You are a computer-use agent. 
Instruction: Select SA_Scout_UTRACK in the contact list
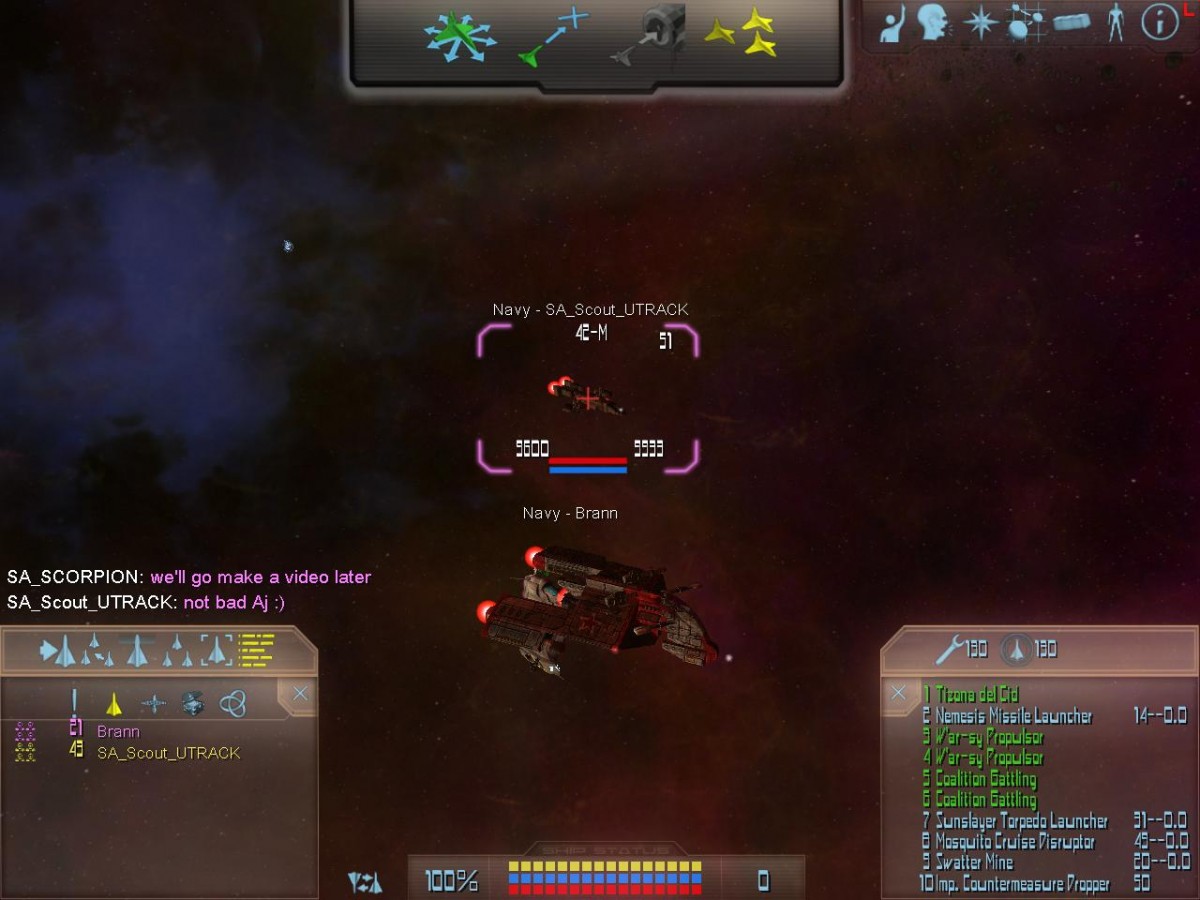(x=168, y=753)
